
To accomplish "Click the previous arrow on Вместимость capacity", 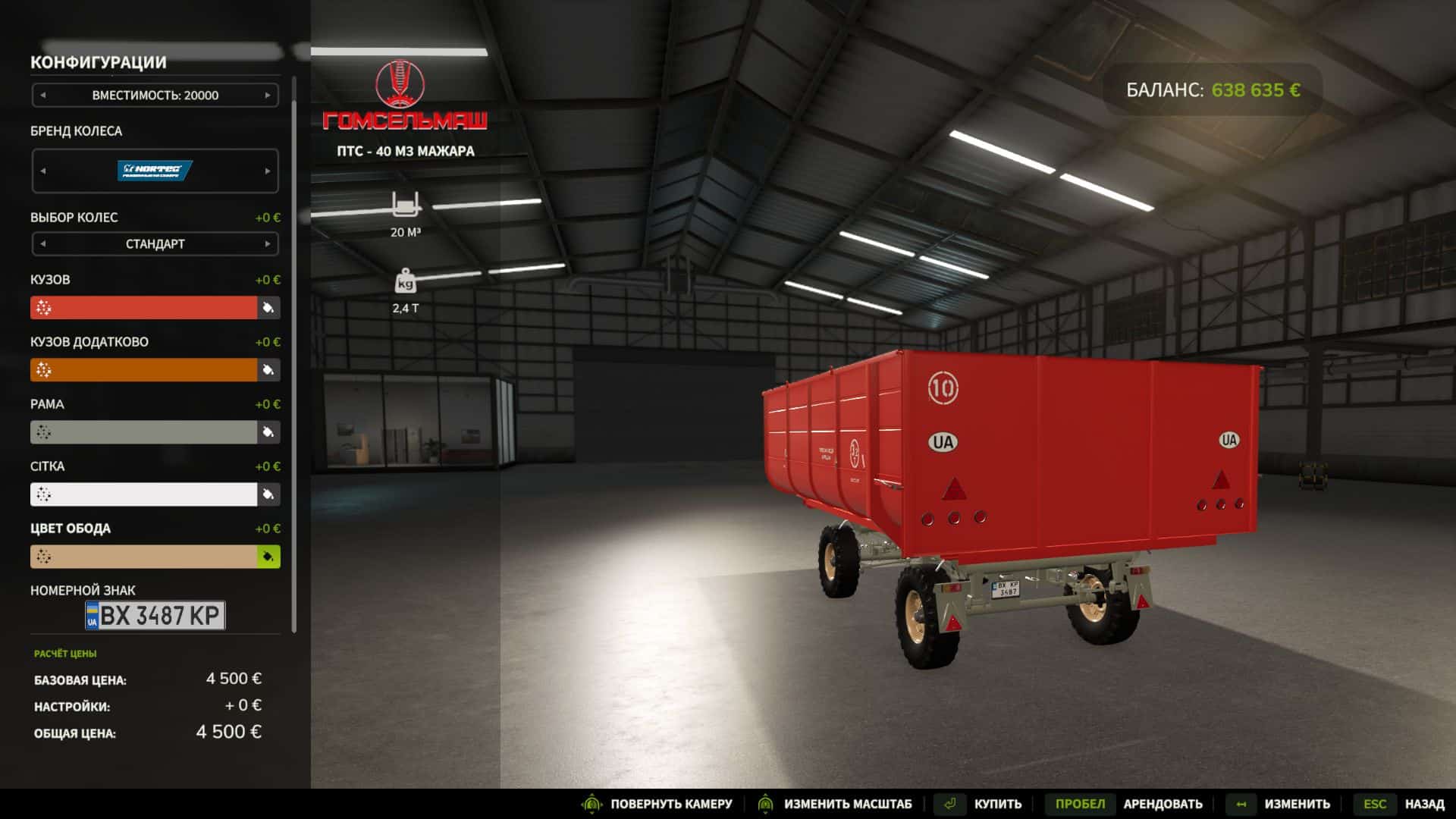I will pyautogui.click(x=43, y=96).
